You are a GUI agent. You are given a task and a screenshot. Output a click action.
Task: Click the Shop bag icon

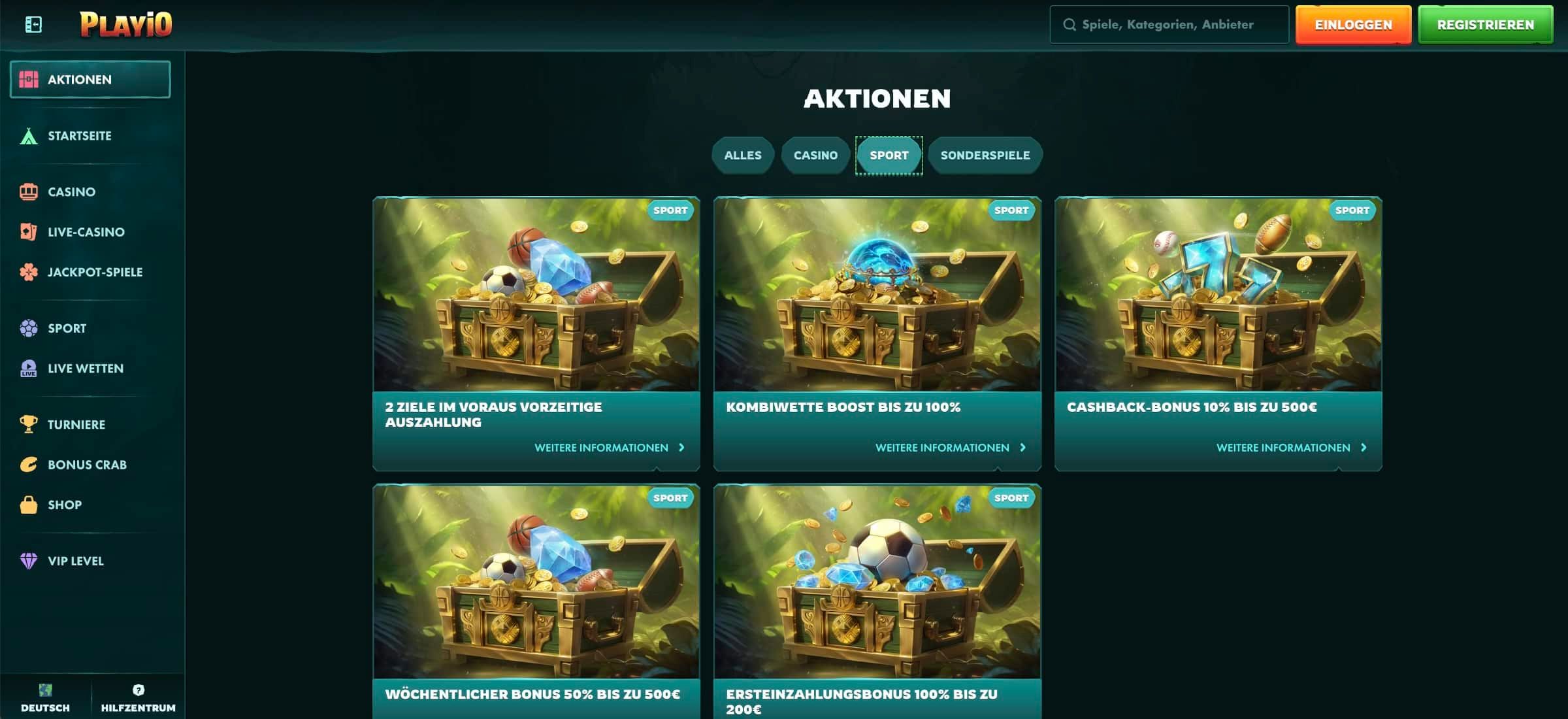click(29, 504)
